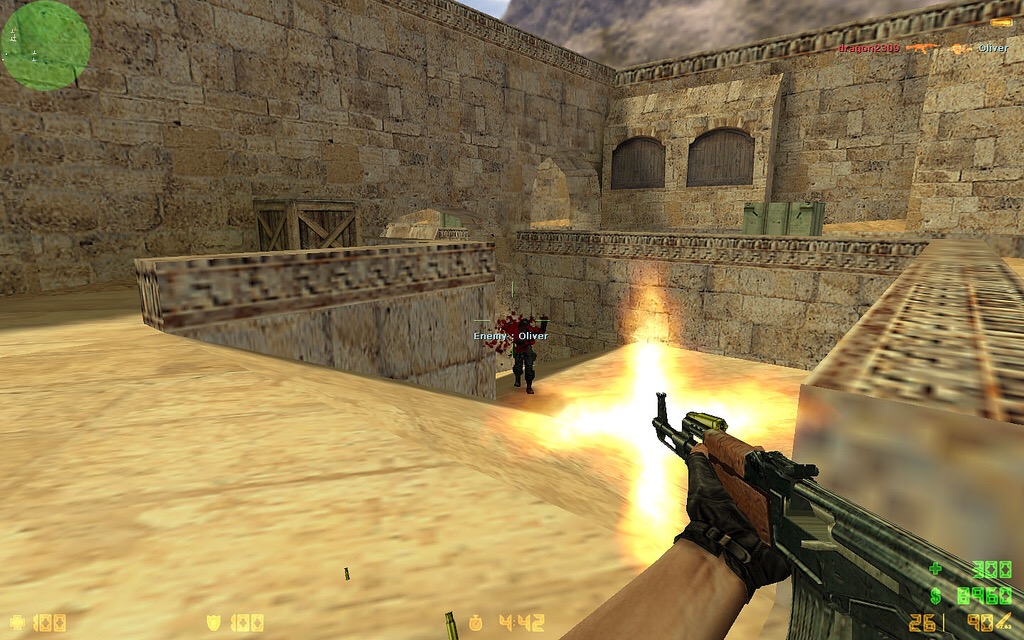Viewport: 1024px width, 640px height.
Task: Click the AK-47 weapon icon in kill feed
Action: click(x=921, y=48)
